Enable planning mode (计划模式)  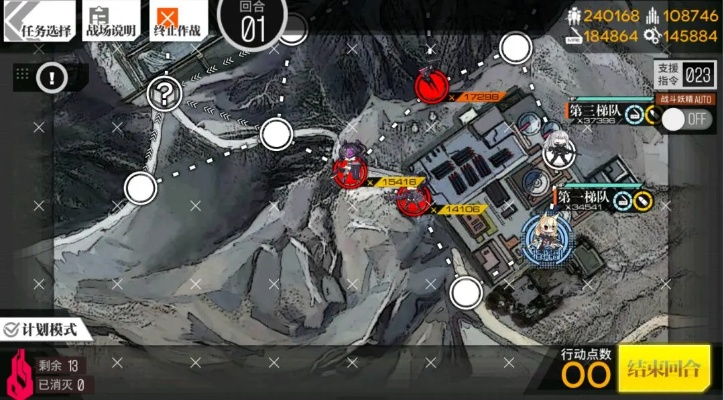pos(40,328)
